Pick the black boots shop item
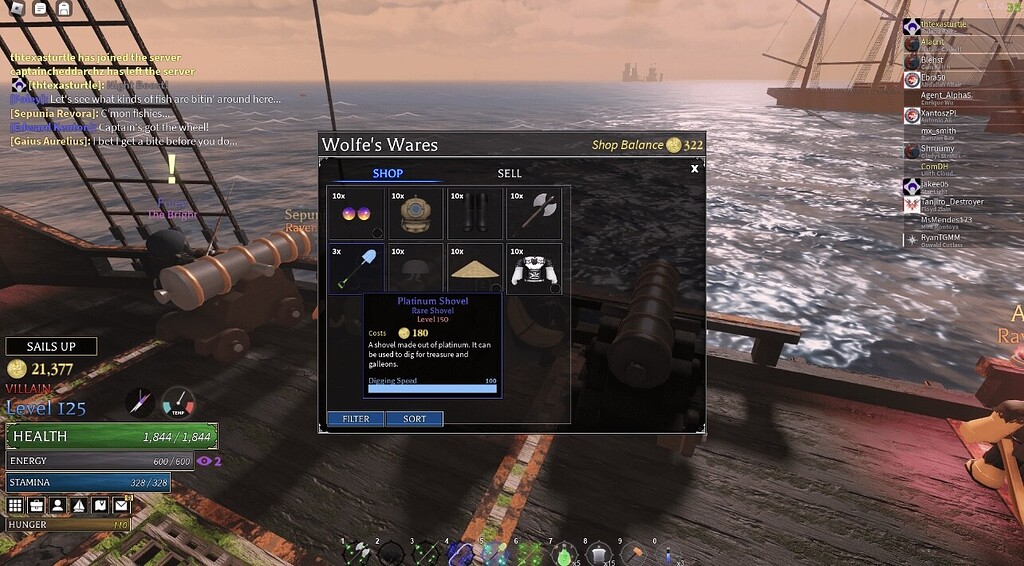1024x566 pixels. point(475,212)
